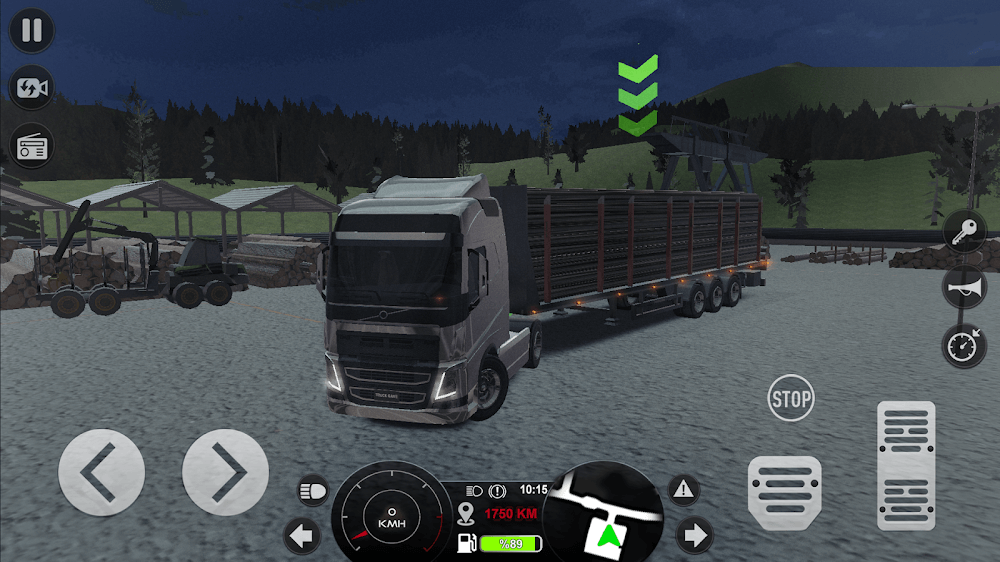
Task: Steer the truck left
Action: 101,473
